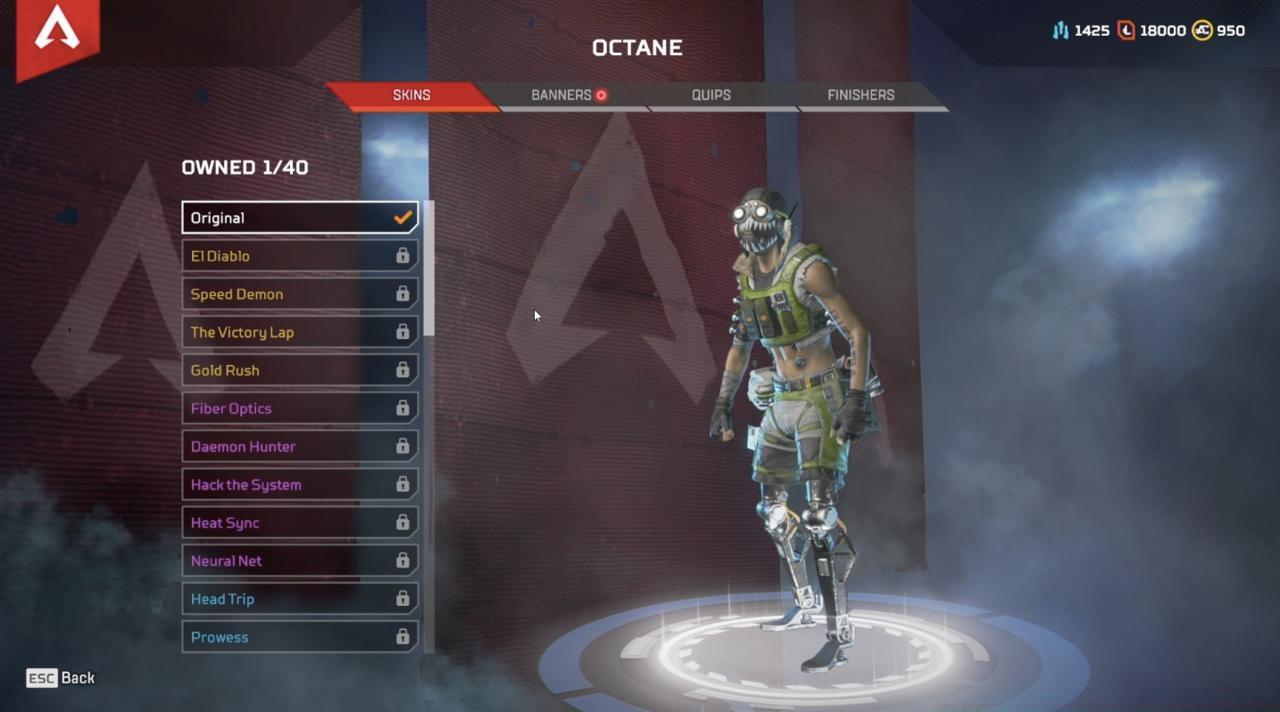The image size is (1280, 712).
Task: Open the Quips tab
Action: (711, 95)
